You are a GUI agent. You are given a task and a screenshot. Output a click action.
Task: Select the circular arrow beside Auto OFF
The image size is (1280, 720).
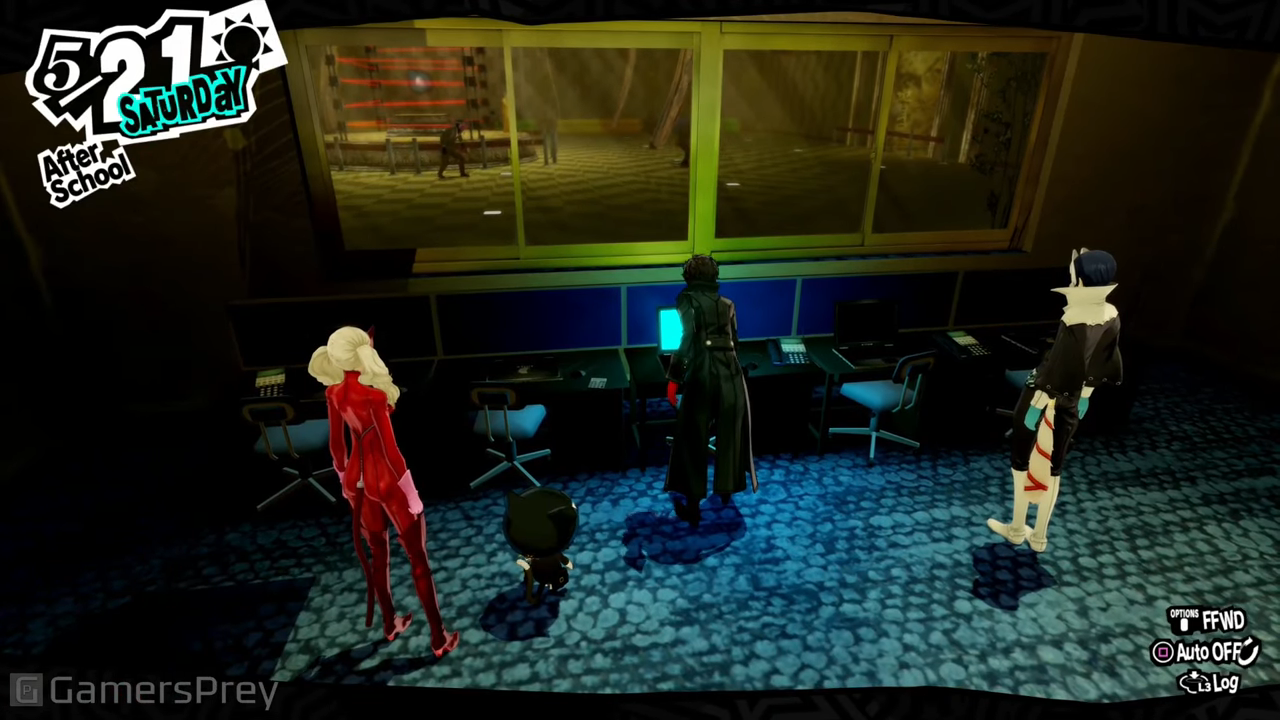pos(1248,652)
